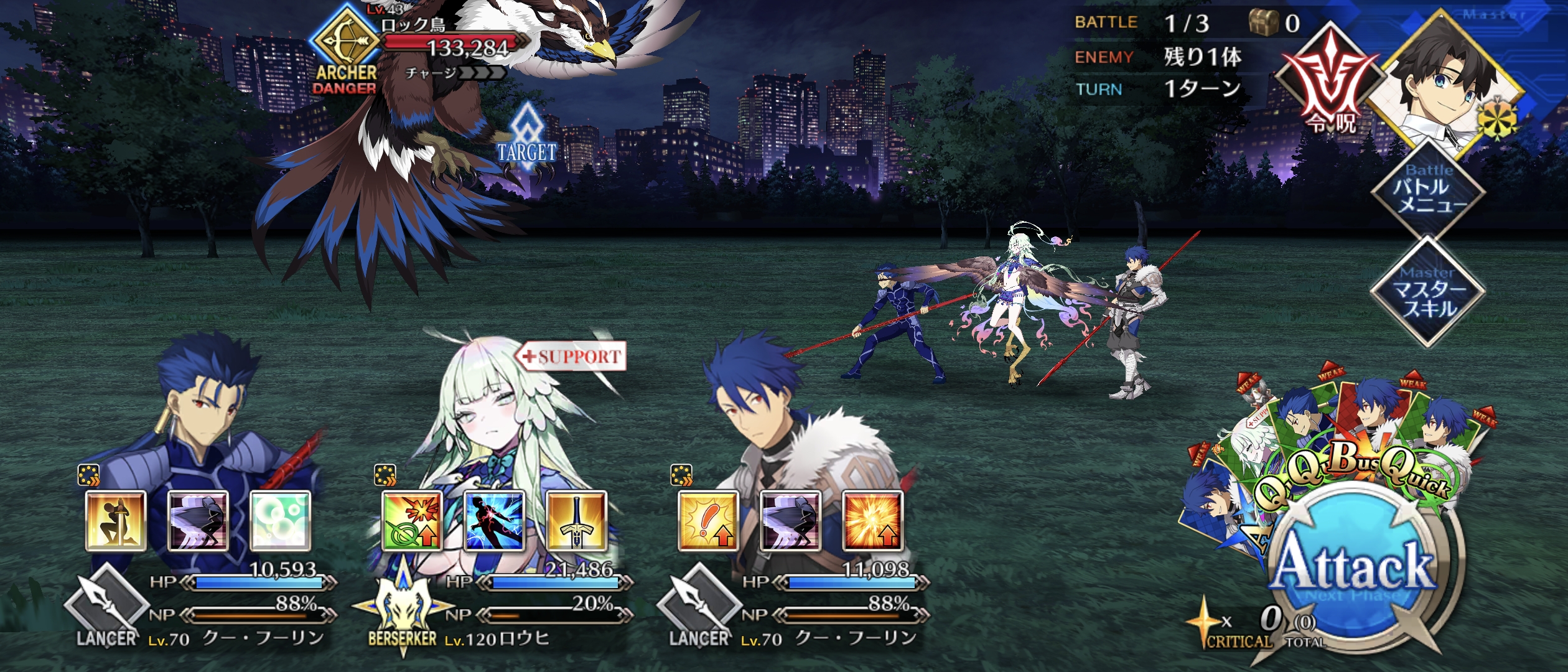The image size is (1568, 672).
Task: Select the red Command Spell emblem
Action: point(1330,84)
